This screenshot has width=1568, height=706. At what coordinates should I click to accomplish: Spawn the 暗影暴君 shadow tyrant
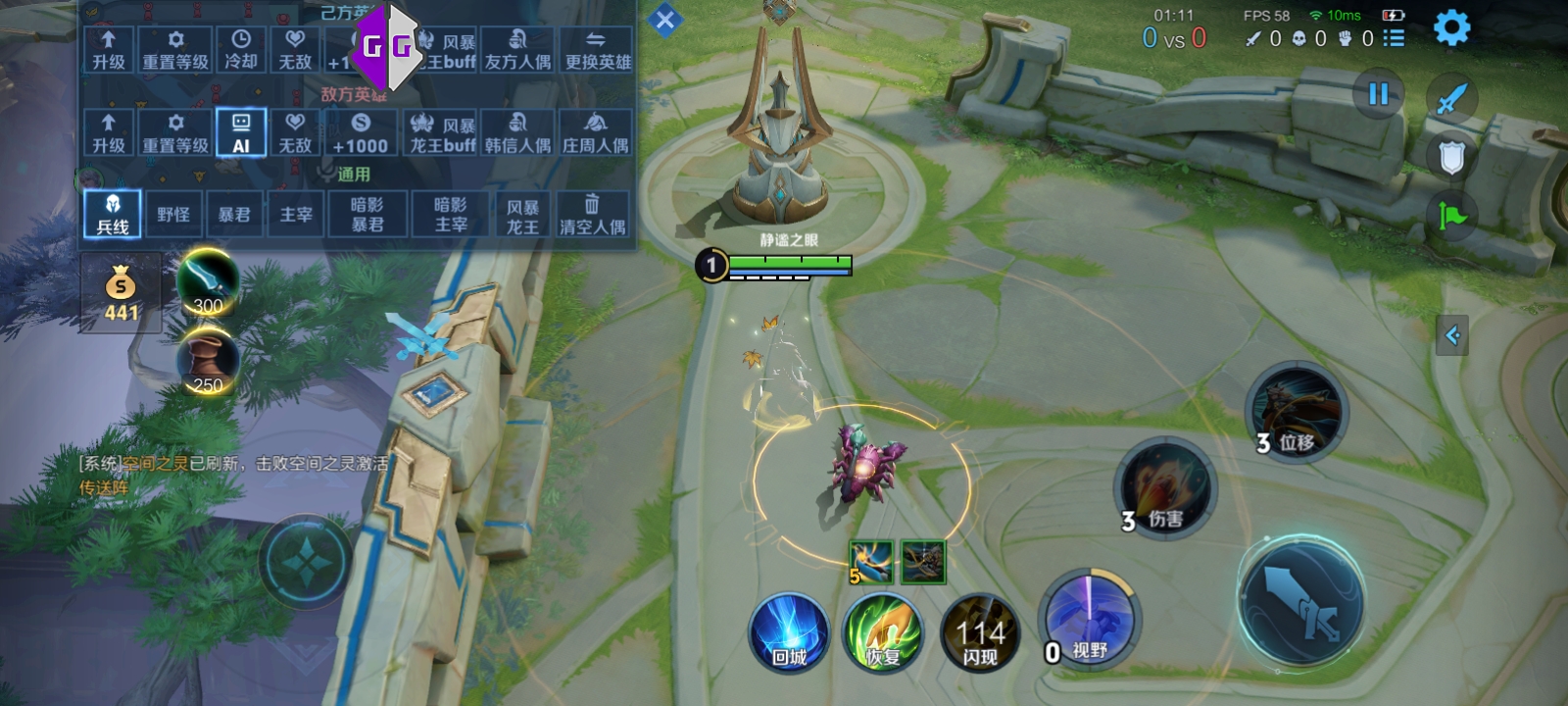(367, 214)
